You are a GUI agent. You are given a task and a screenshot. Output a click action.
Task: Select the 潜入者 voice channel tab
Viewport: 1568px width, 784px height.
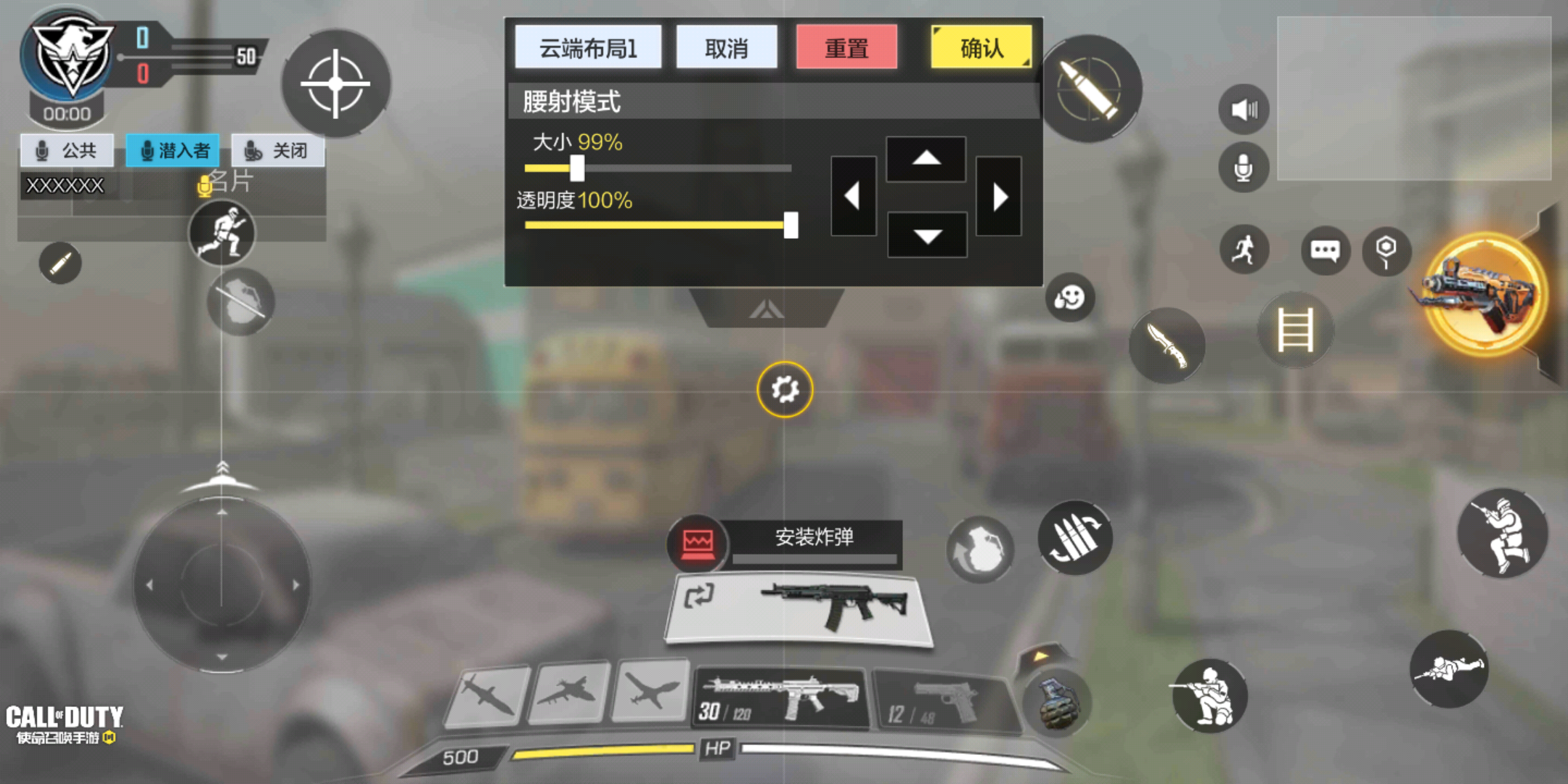pos(173,151)
